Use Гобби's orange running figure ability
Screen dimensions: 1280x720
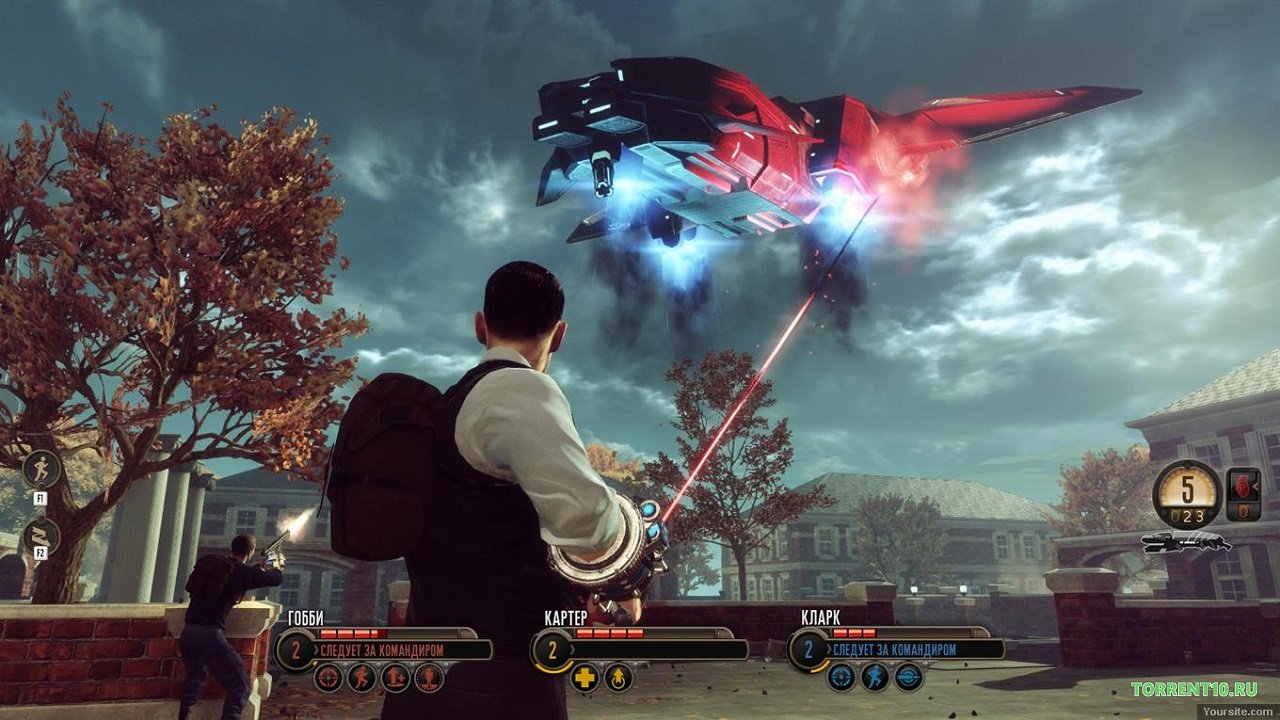[x=362, y=678]
